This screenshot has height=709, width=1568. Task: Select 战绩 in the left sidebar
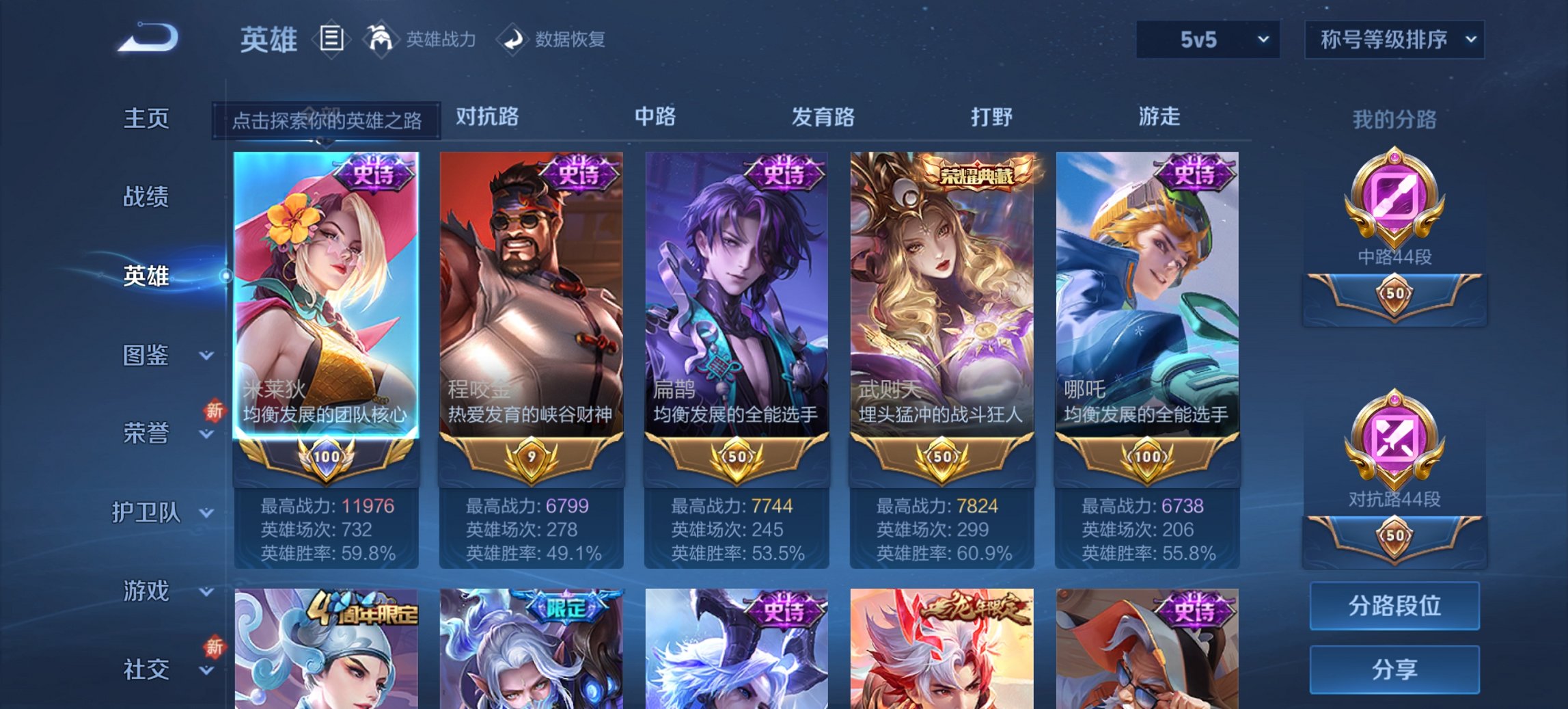(146, 197)
